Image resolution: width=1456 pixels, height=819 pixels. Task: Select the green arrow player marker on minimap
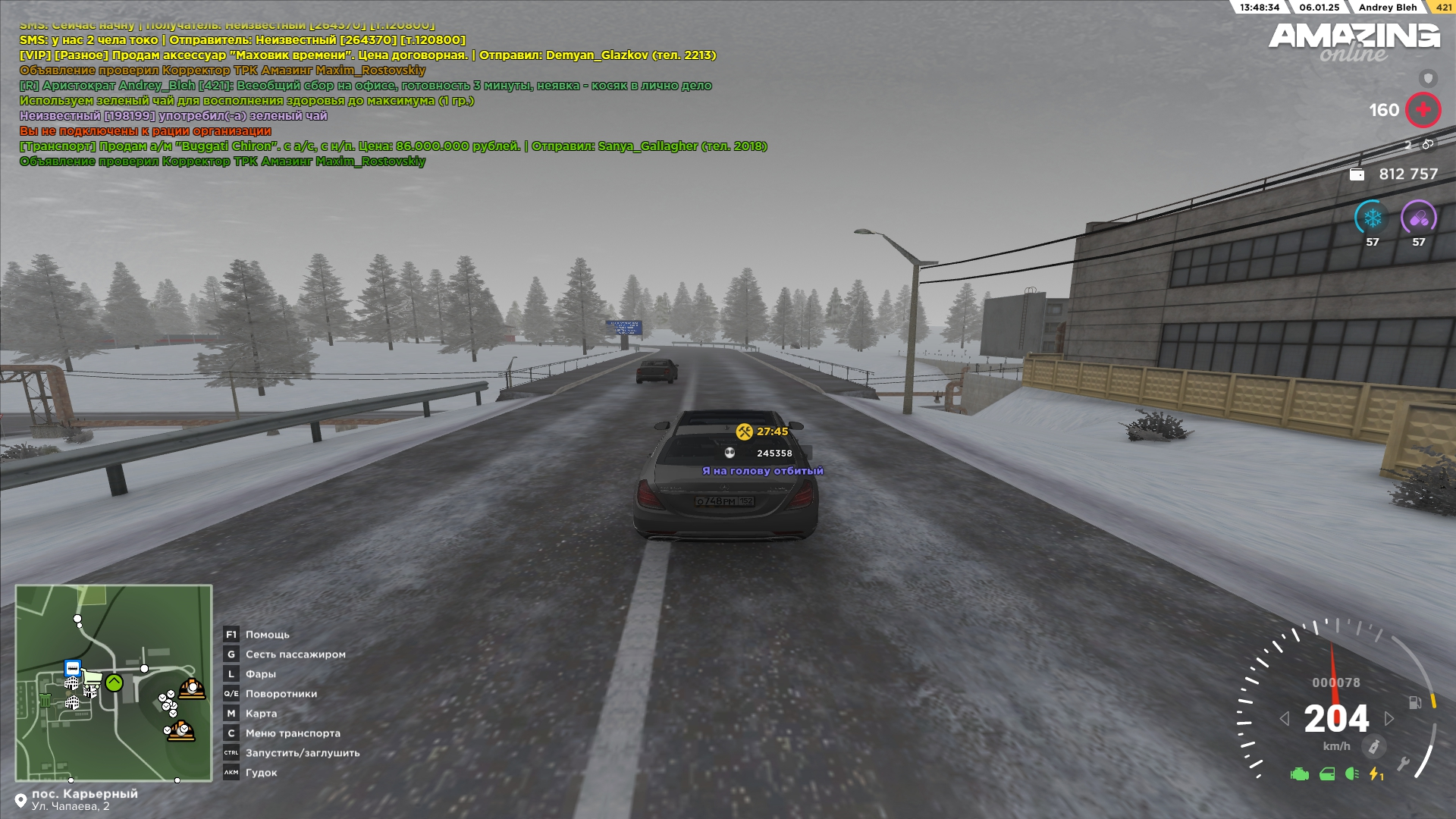114,682
